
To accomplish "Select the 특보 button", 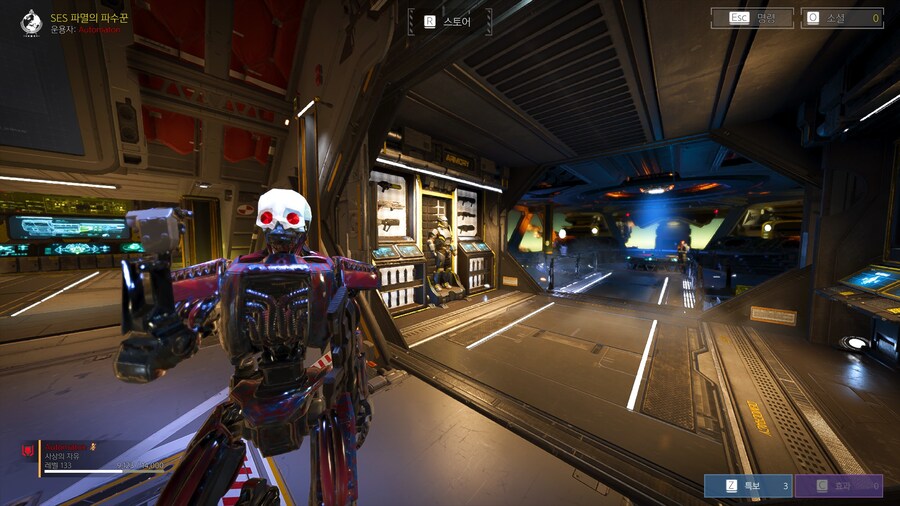I will coord(747,486).
